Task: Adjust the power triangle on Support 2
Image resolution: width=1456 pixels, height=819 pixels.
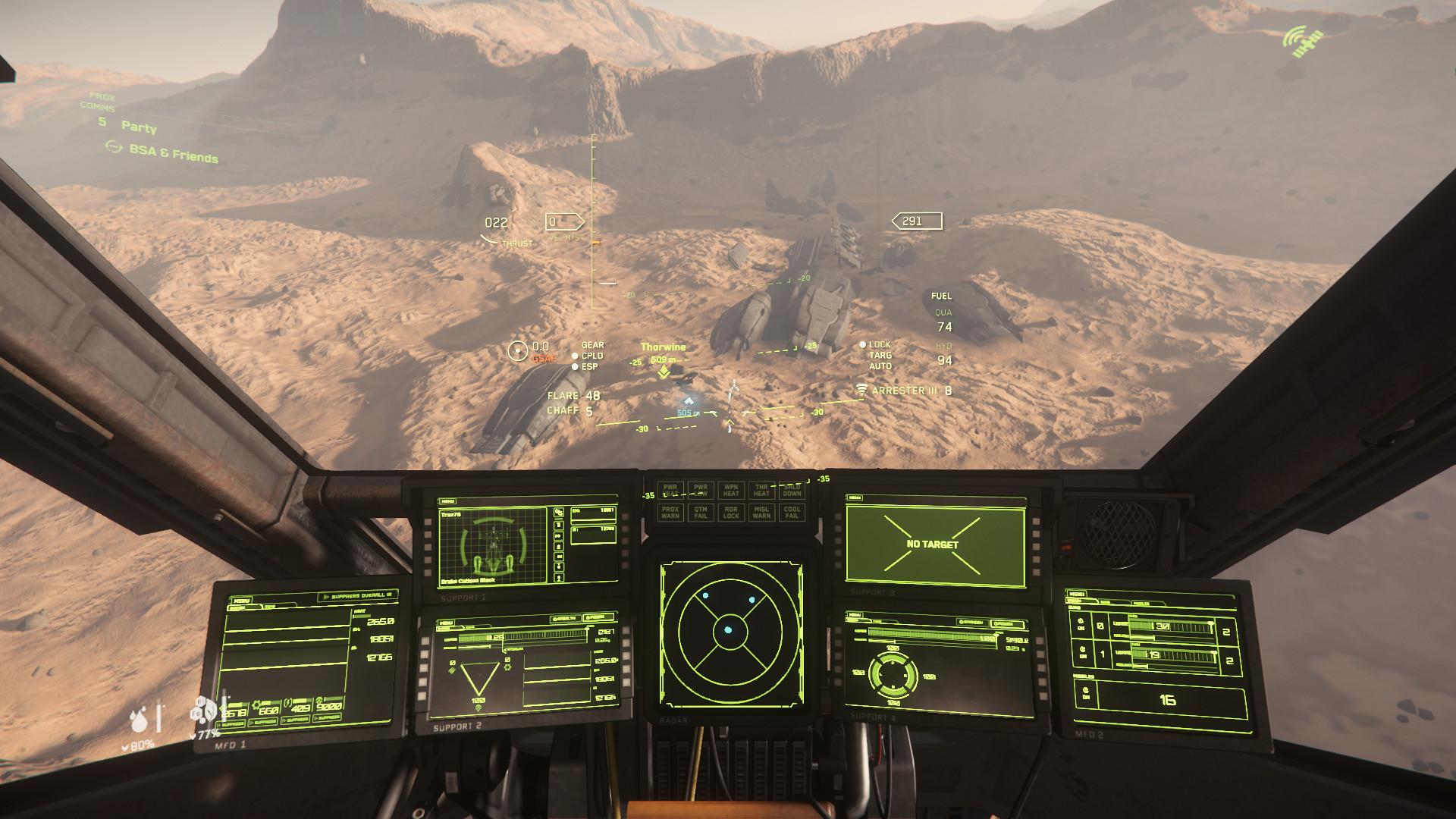Action: [x=479, y=677]
